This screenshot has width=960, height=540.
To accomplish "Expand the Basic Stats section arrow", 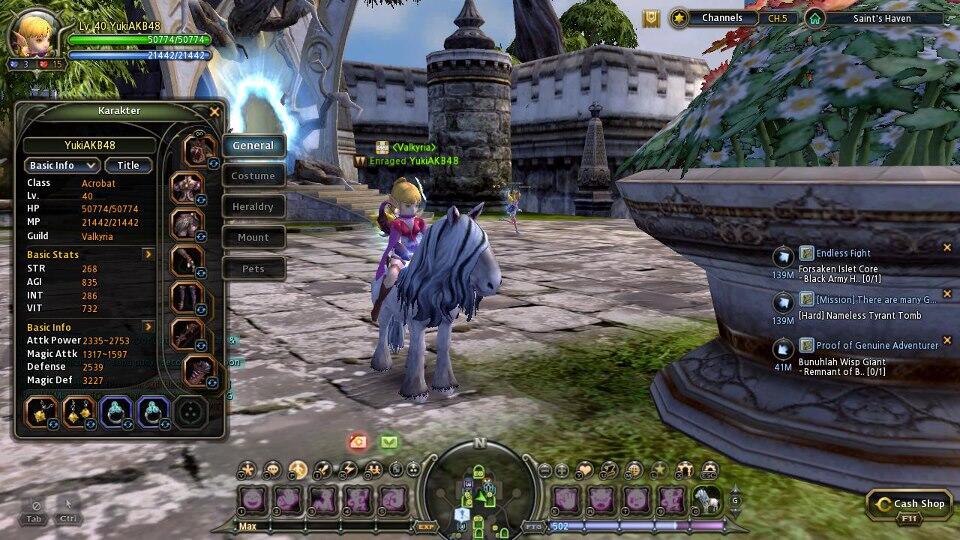I will pos(148,255).
